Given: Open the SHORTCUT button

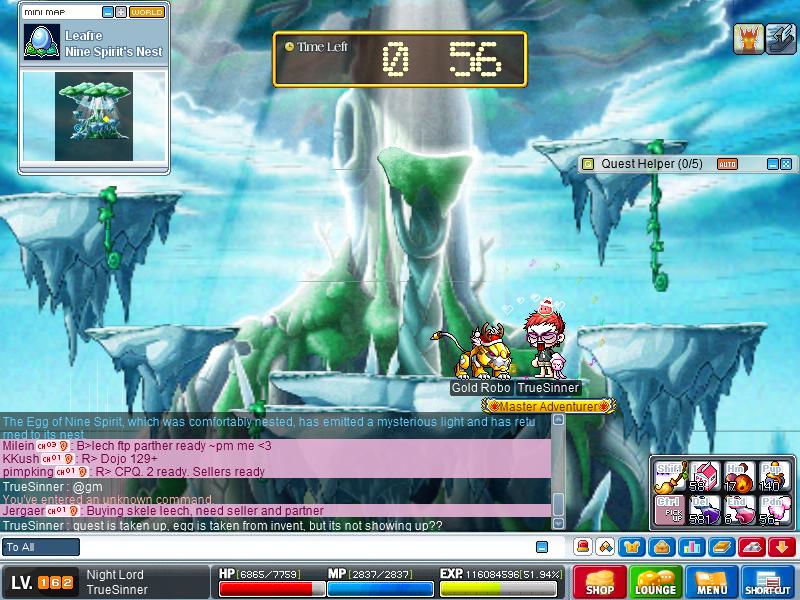Looking at the screenshot, I should pos(768,582).
